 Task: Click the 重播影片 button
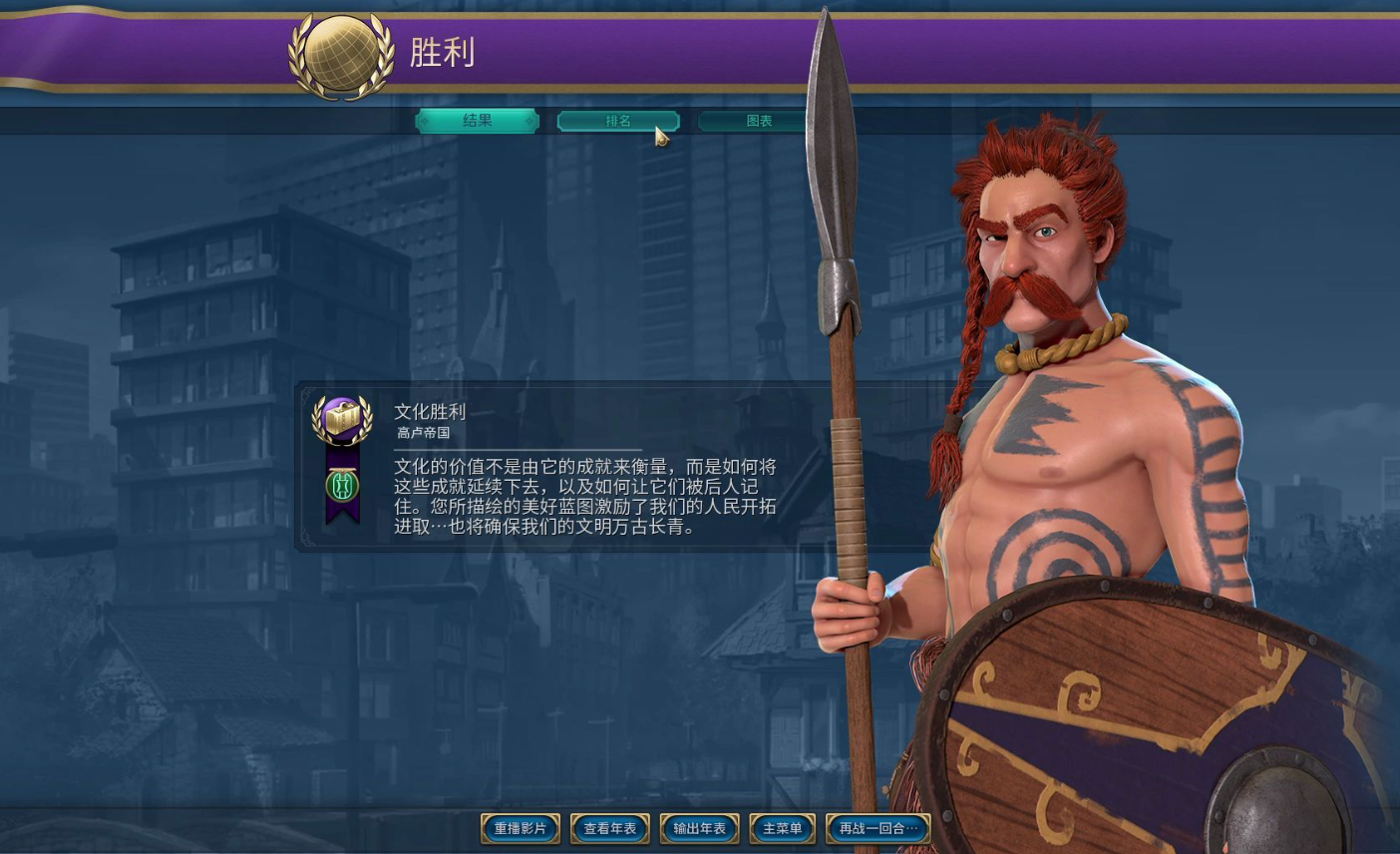coord(520,828)
